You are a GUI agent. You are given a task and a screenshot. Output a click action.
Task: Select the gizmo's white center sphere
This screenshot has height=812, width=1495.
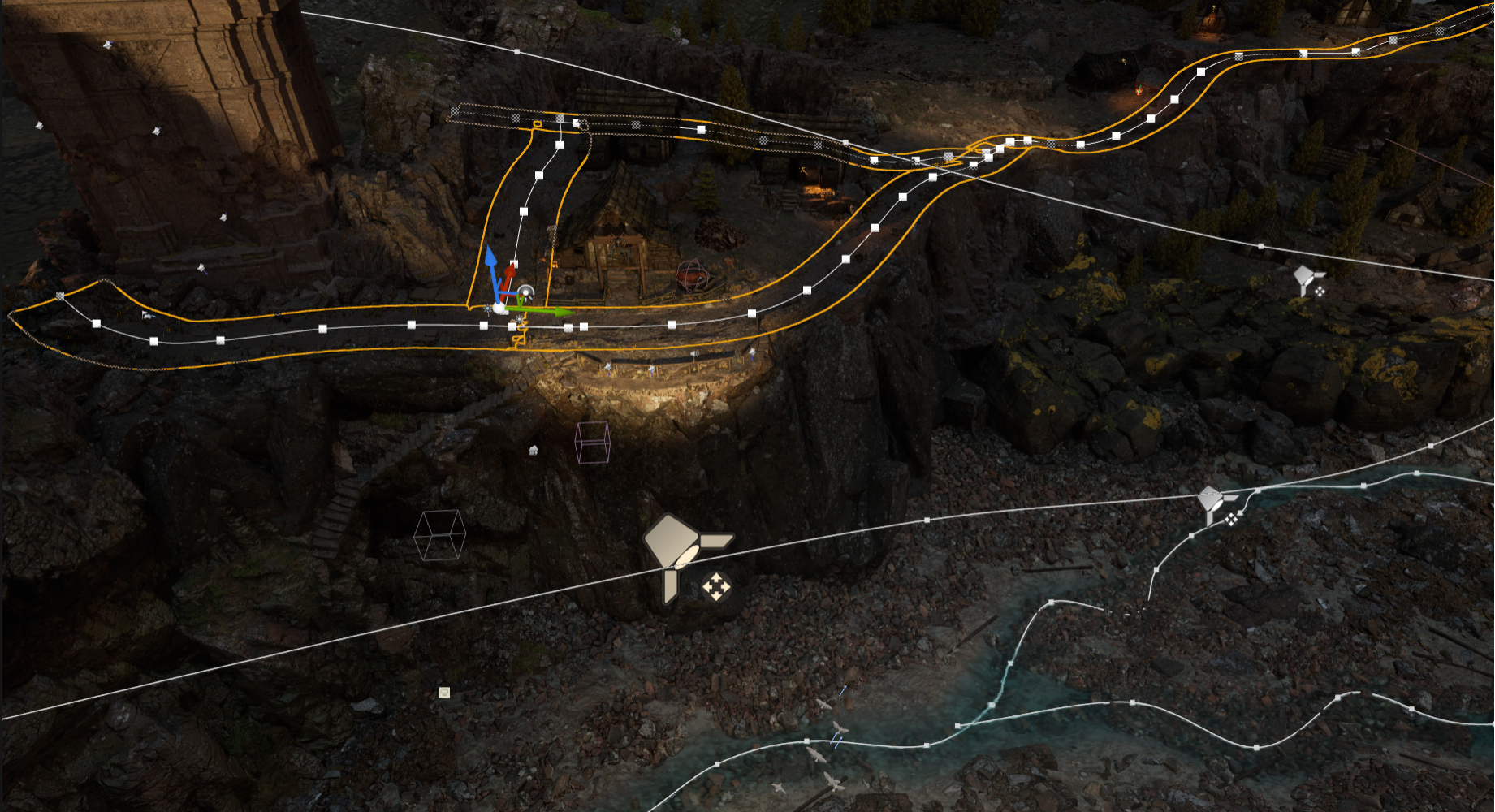click(500, 308)
